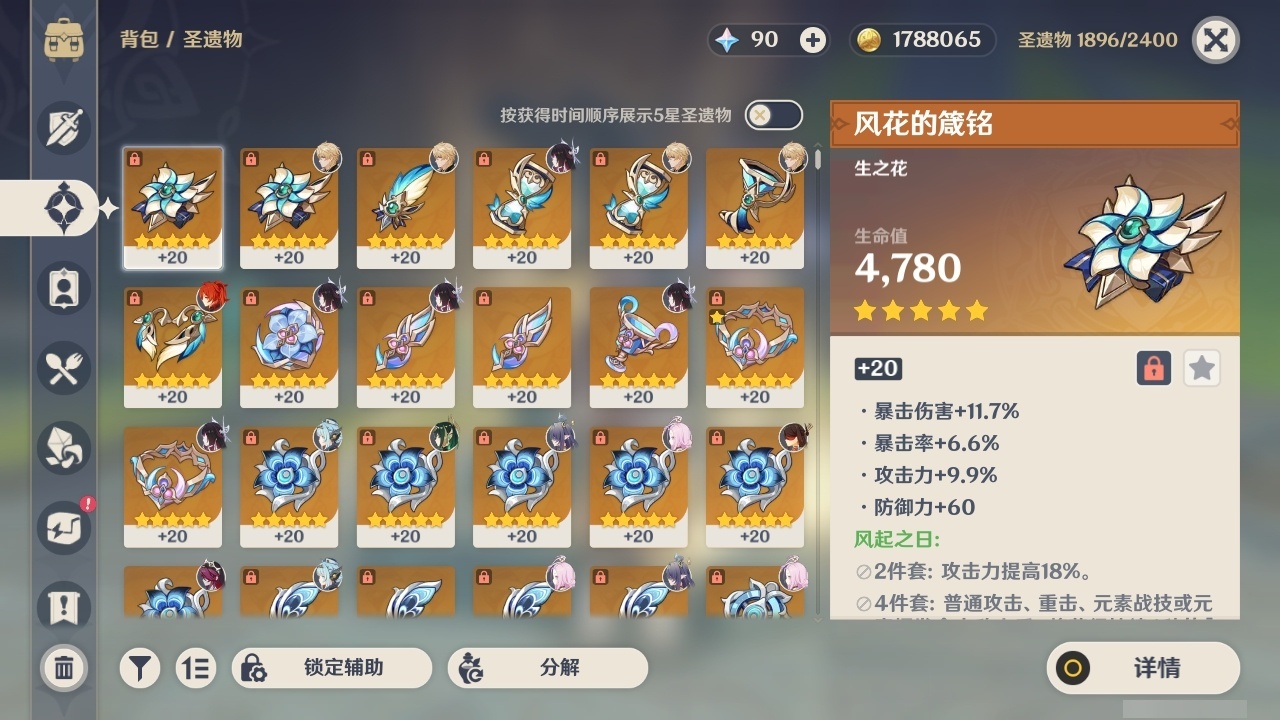Open the gadgets category showing red notification badge
1280x720 pixels.
tap(66, 527)
